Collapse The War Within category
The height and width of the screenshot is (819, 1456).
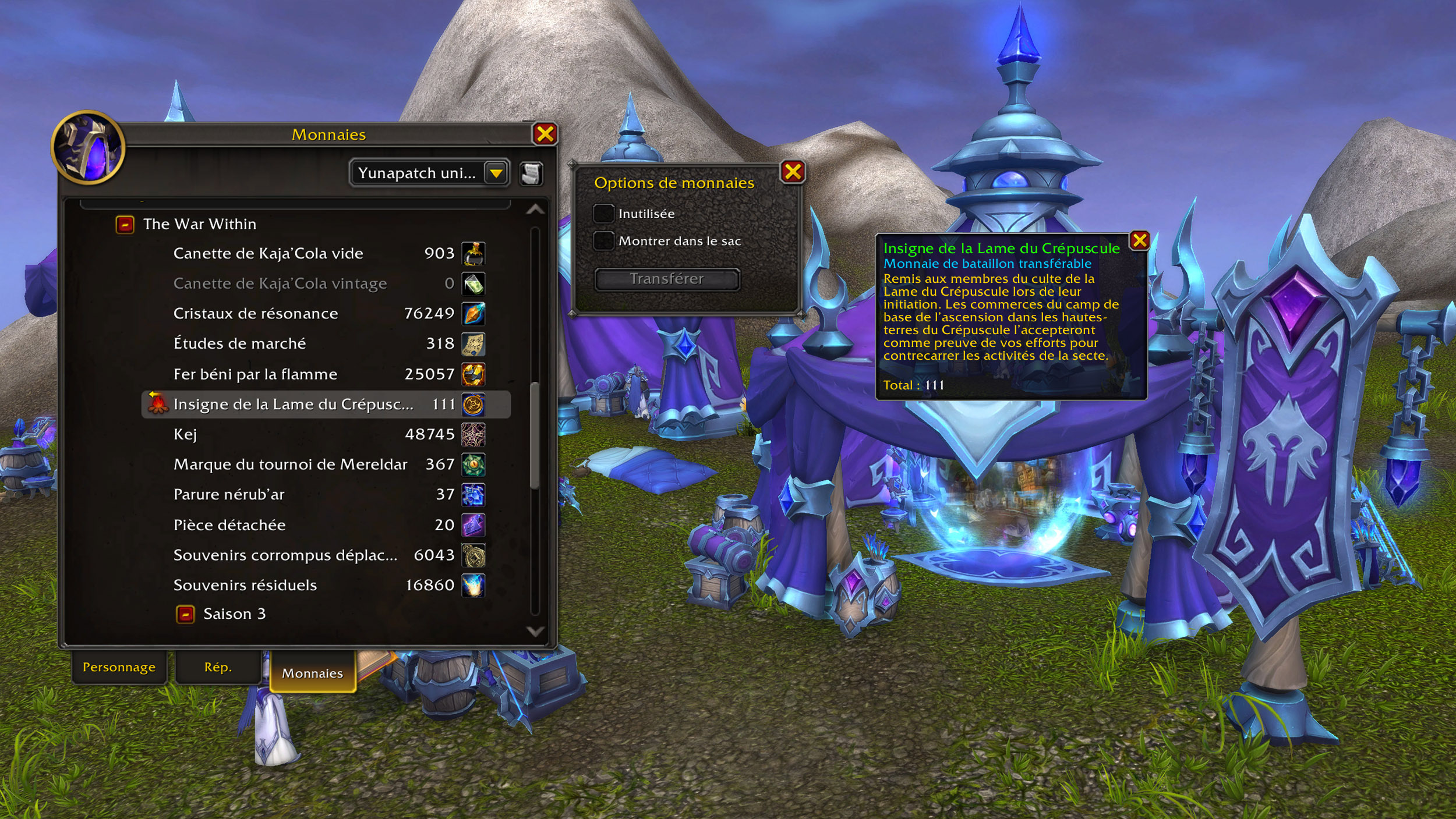(125, 225)
